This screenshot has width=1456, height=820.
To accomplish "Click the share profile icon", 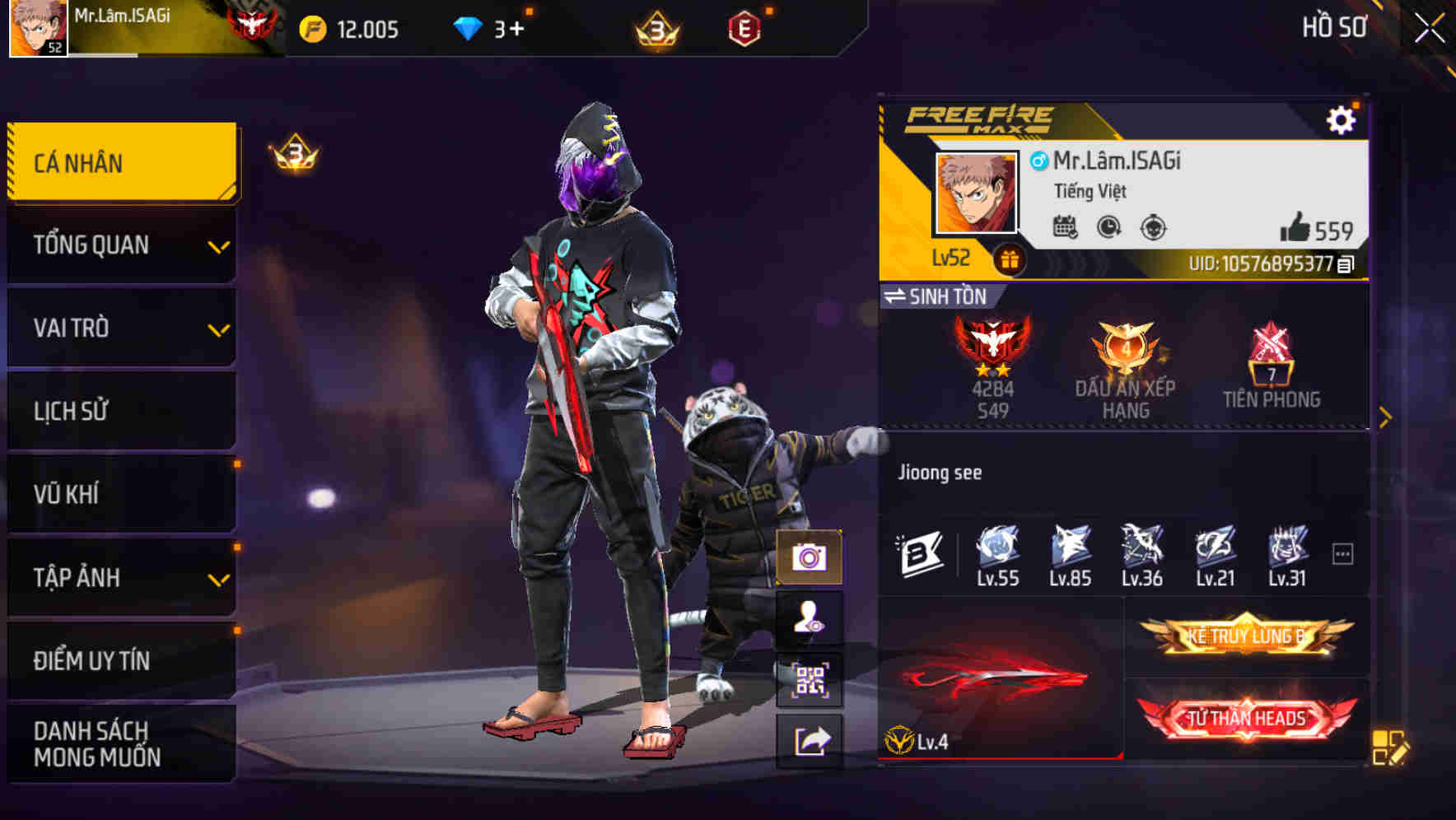I will tap(811, 742).
